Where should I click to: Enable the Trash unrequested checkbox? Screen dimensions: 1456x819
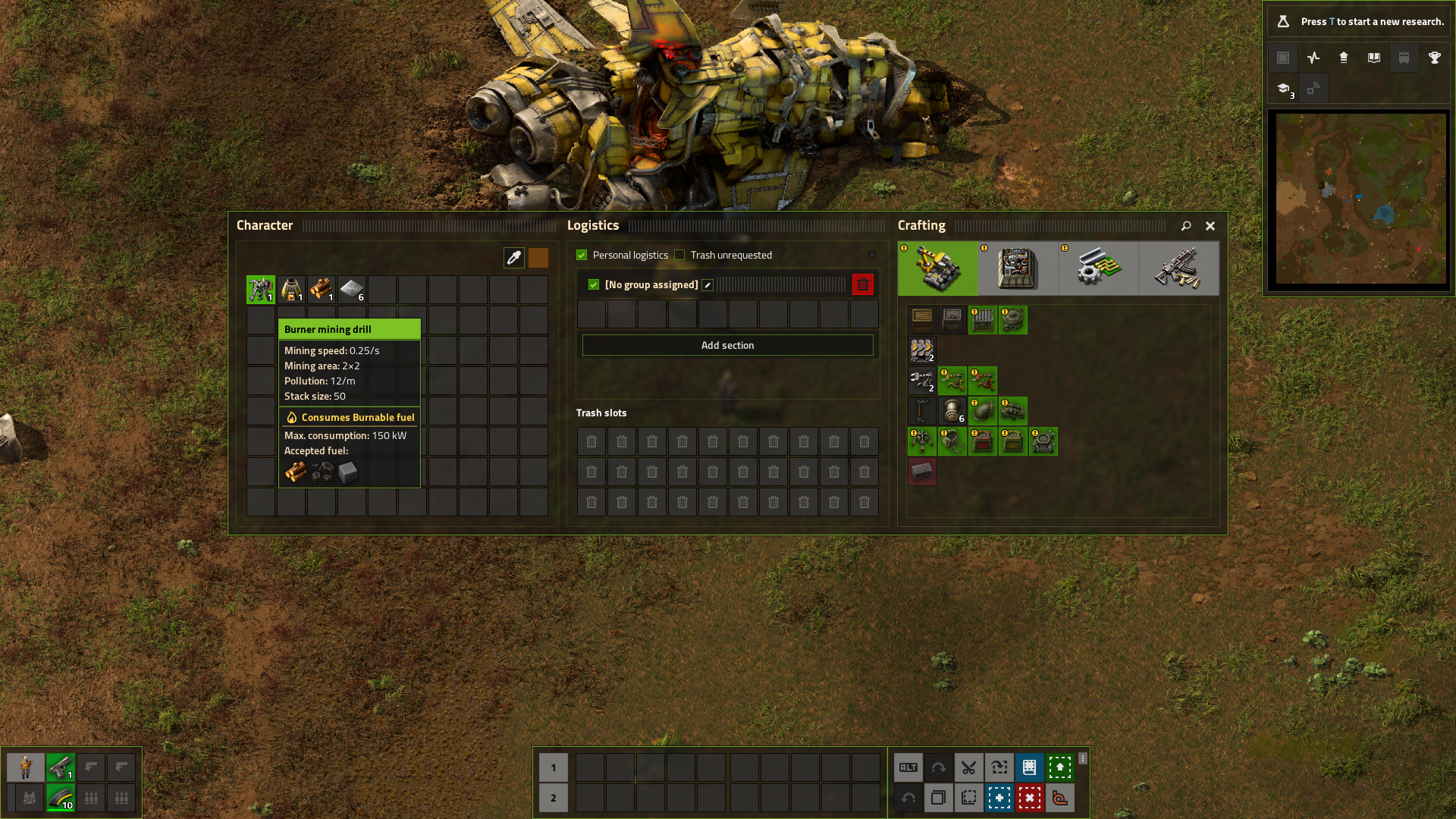coord(679,256)
